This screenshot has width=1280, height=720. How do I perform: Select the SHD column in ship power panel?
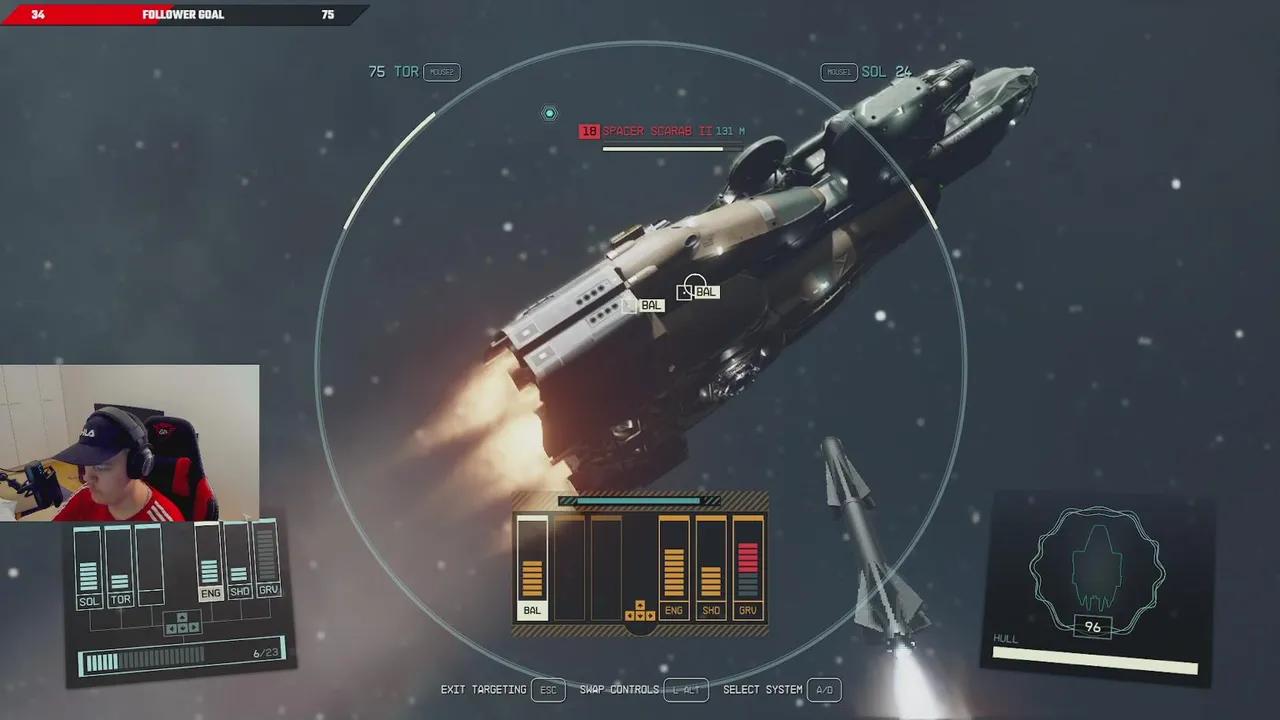point(239,562)
